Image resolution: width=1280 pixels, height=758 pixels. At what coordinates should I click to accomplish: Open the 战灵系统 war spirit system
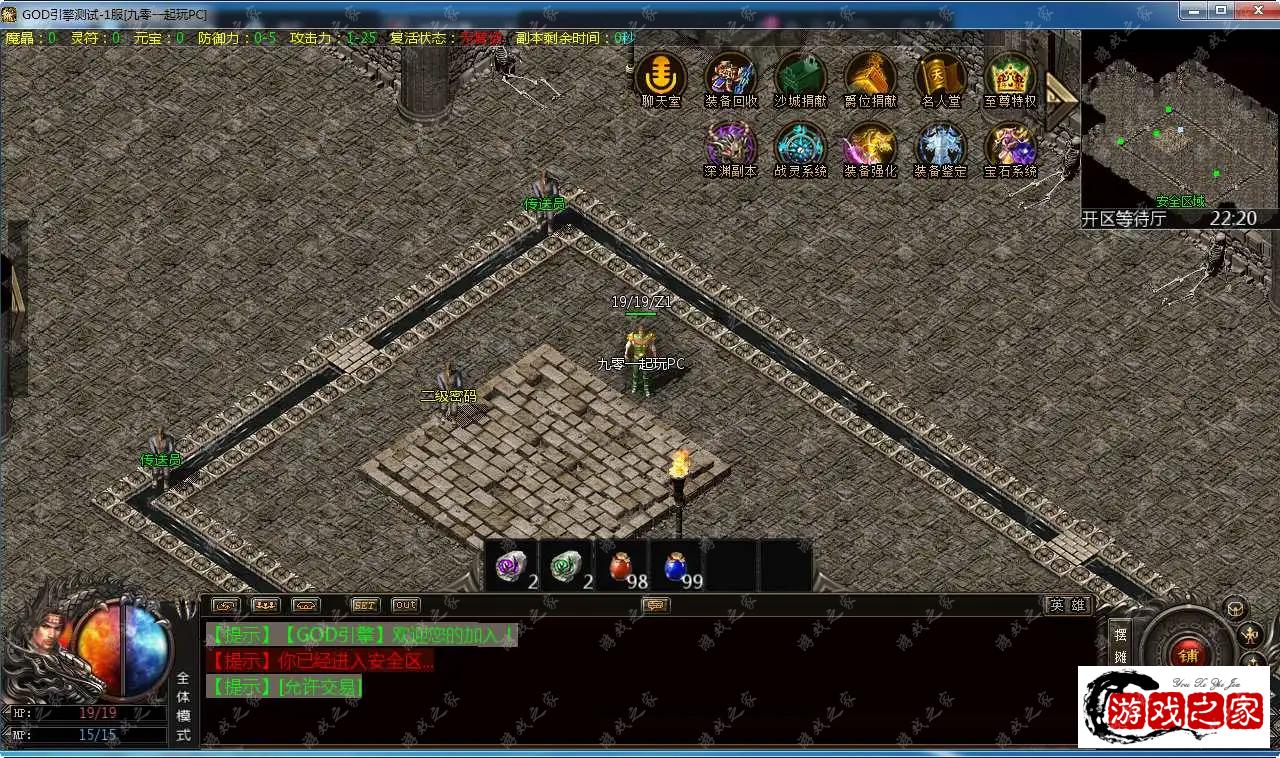(x=800, y=146)
